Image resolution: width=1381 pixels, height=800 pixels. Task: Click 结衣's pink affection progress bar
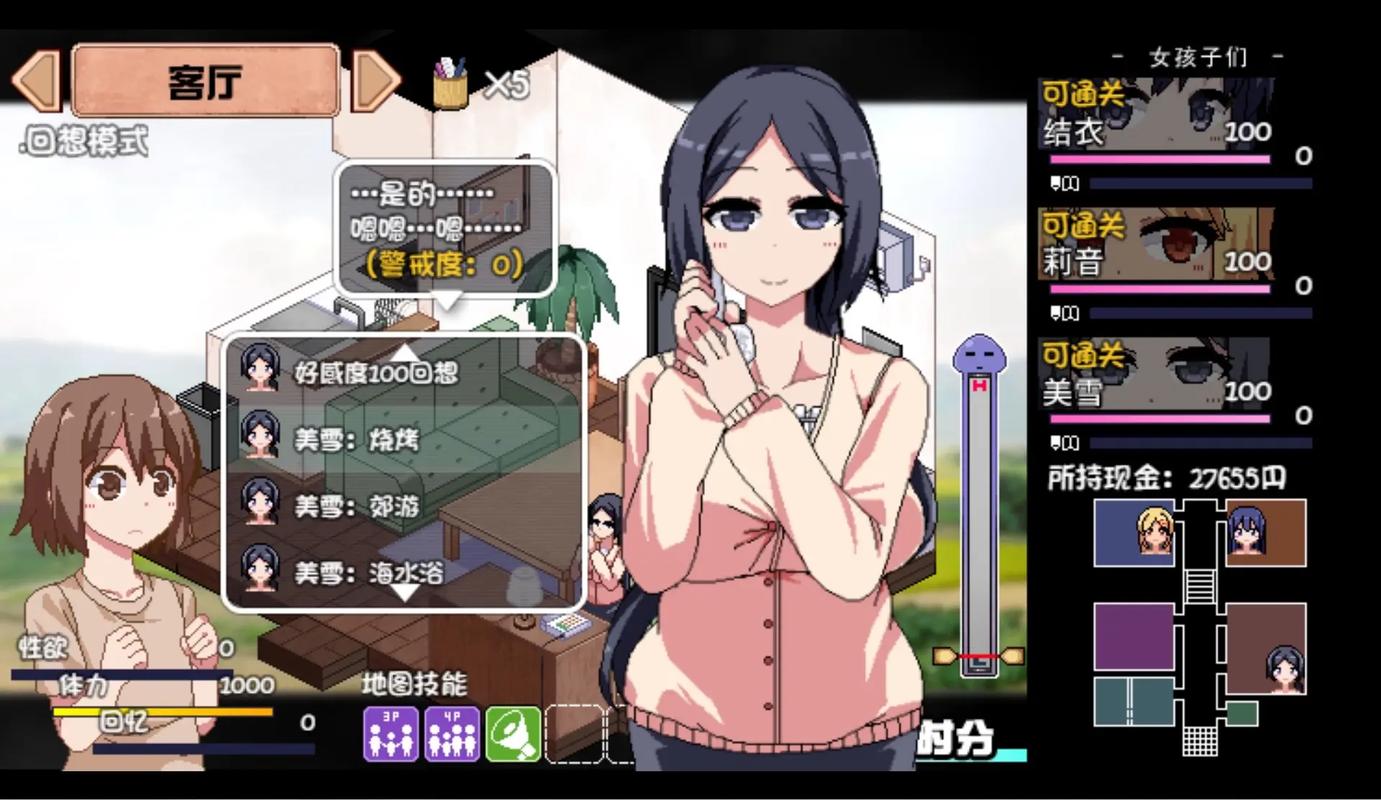[x=1160, y=158]
